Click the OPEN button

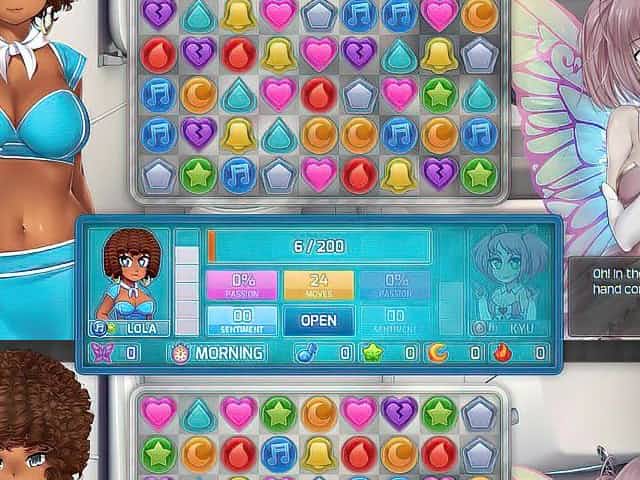(319, 320)
